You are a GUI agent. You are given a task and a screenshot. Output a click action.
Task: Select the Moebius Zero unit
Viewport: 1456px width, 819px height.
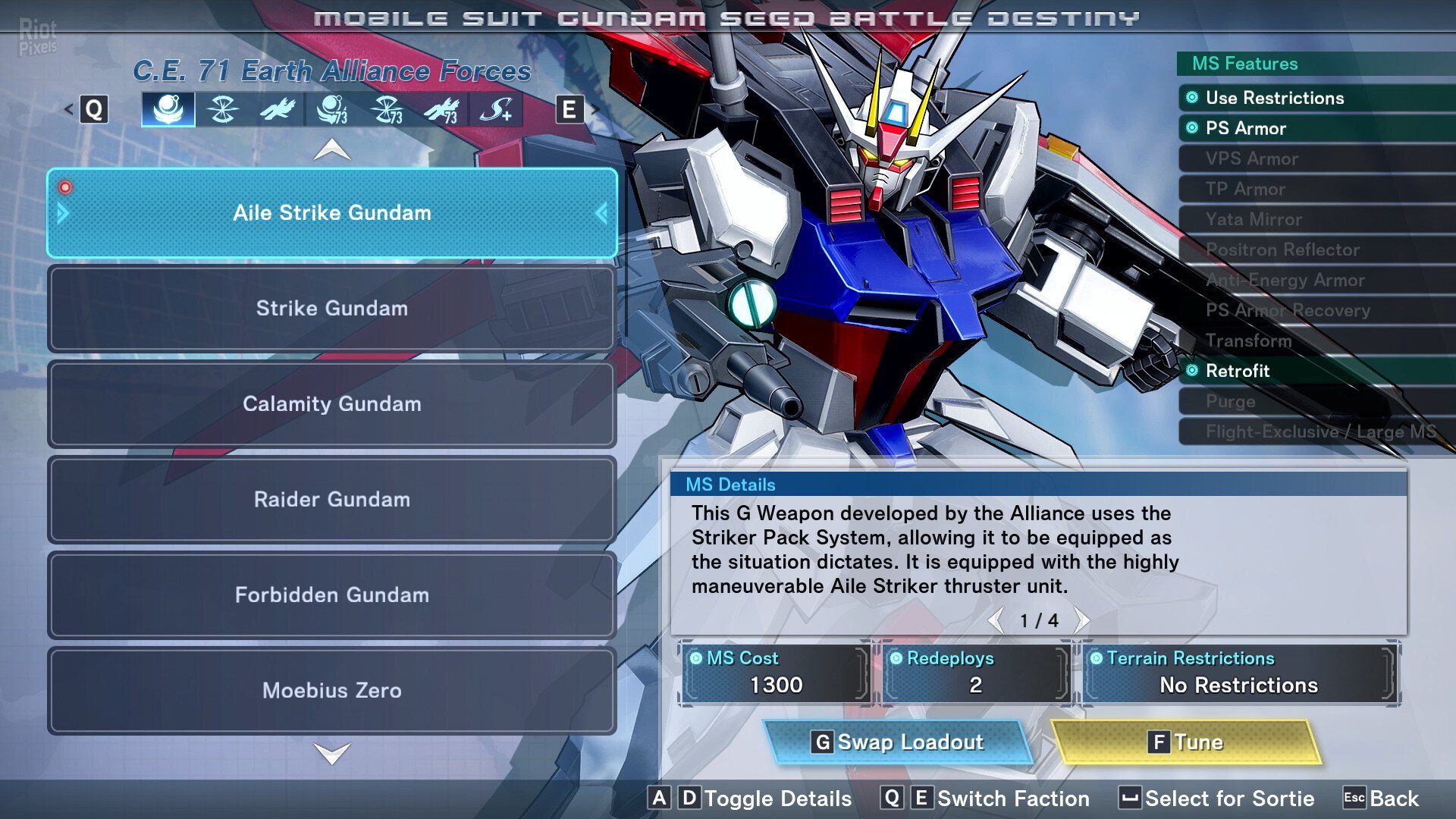pyautogui.click(x=332, y=691)
